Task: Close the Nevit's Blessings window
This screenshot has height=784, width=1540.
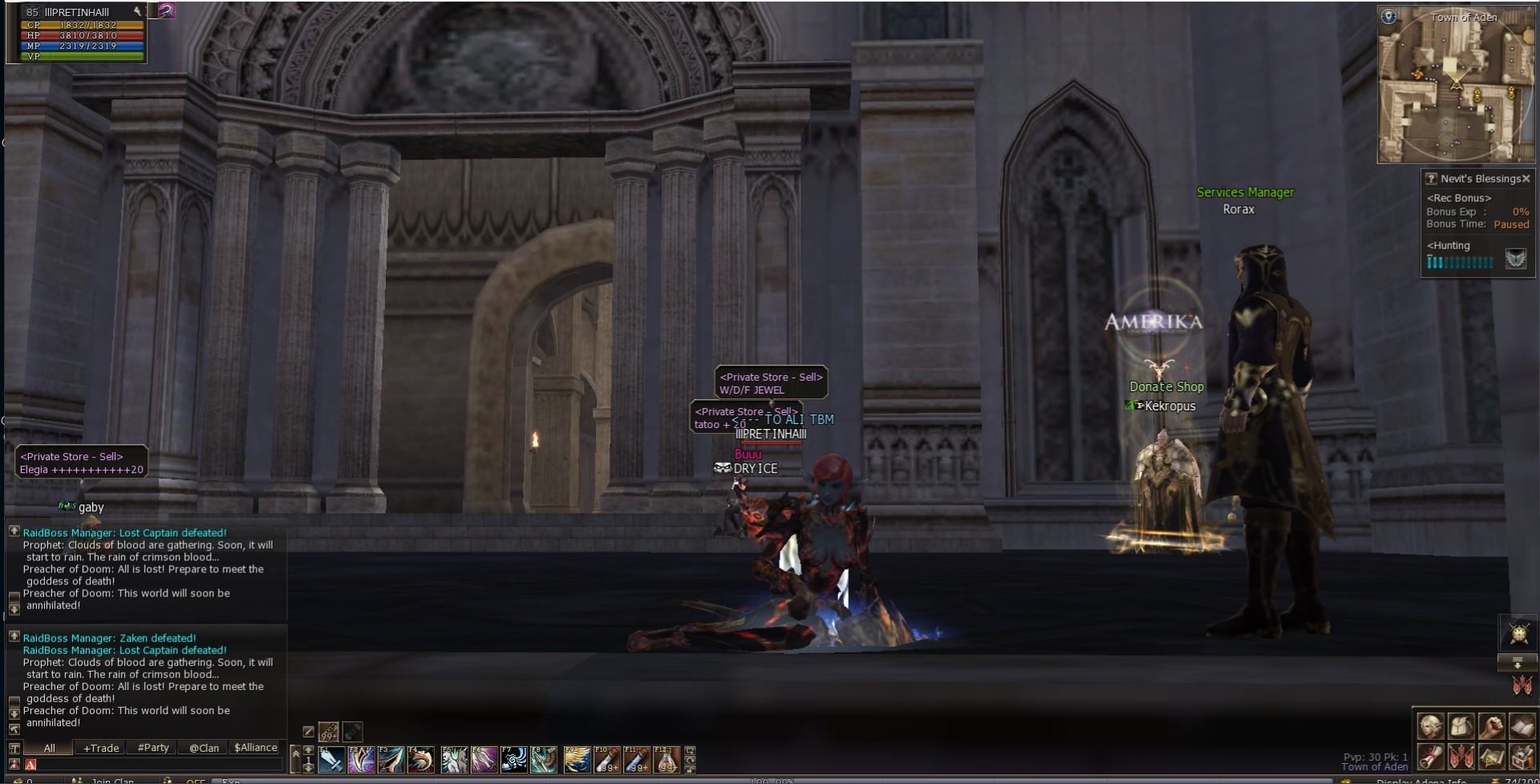Action: pos(1526,179)
